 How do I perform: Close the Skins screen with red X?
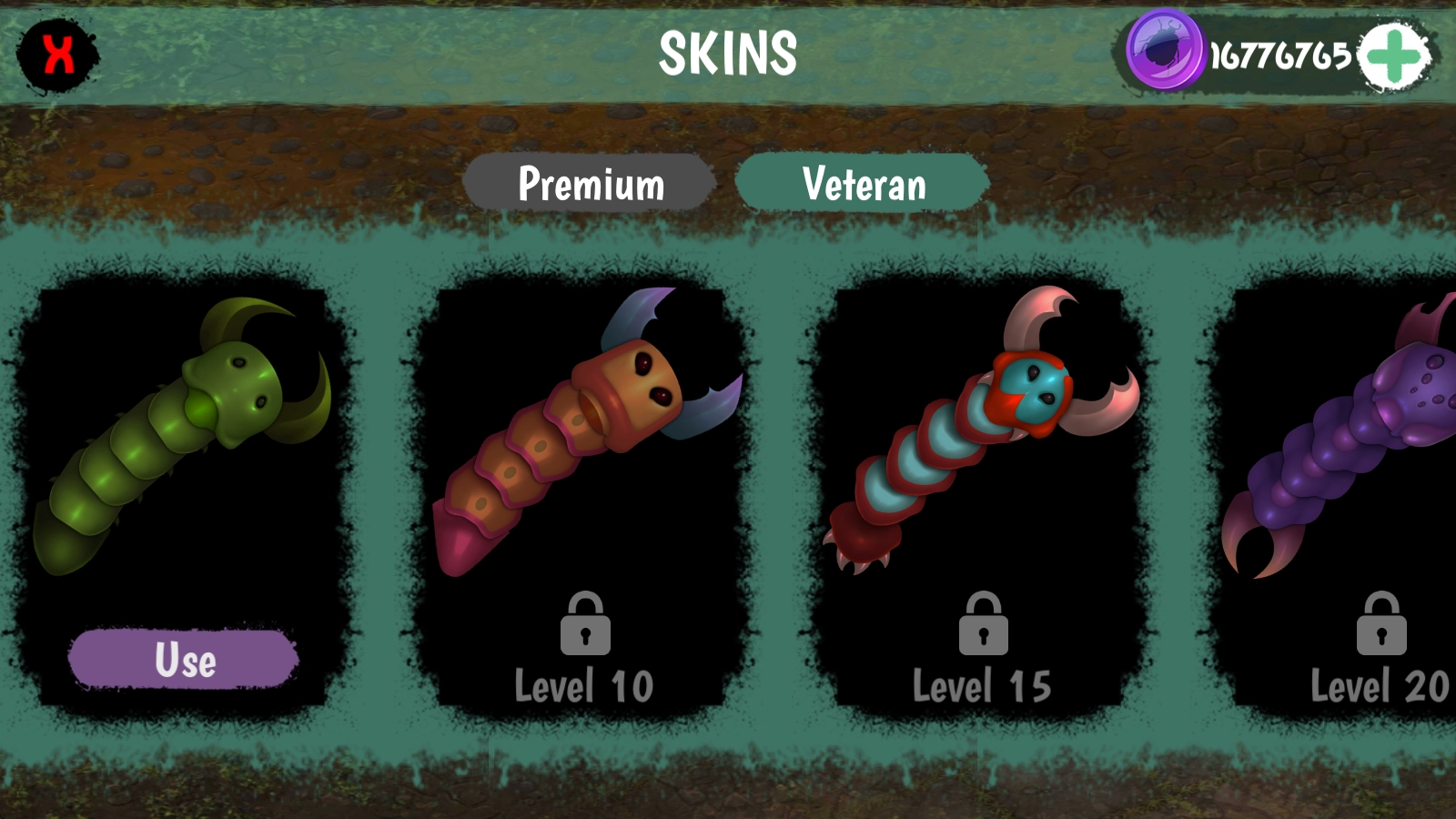(57, 55)
